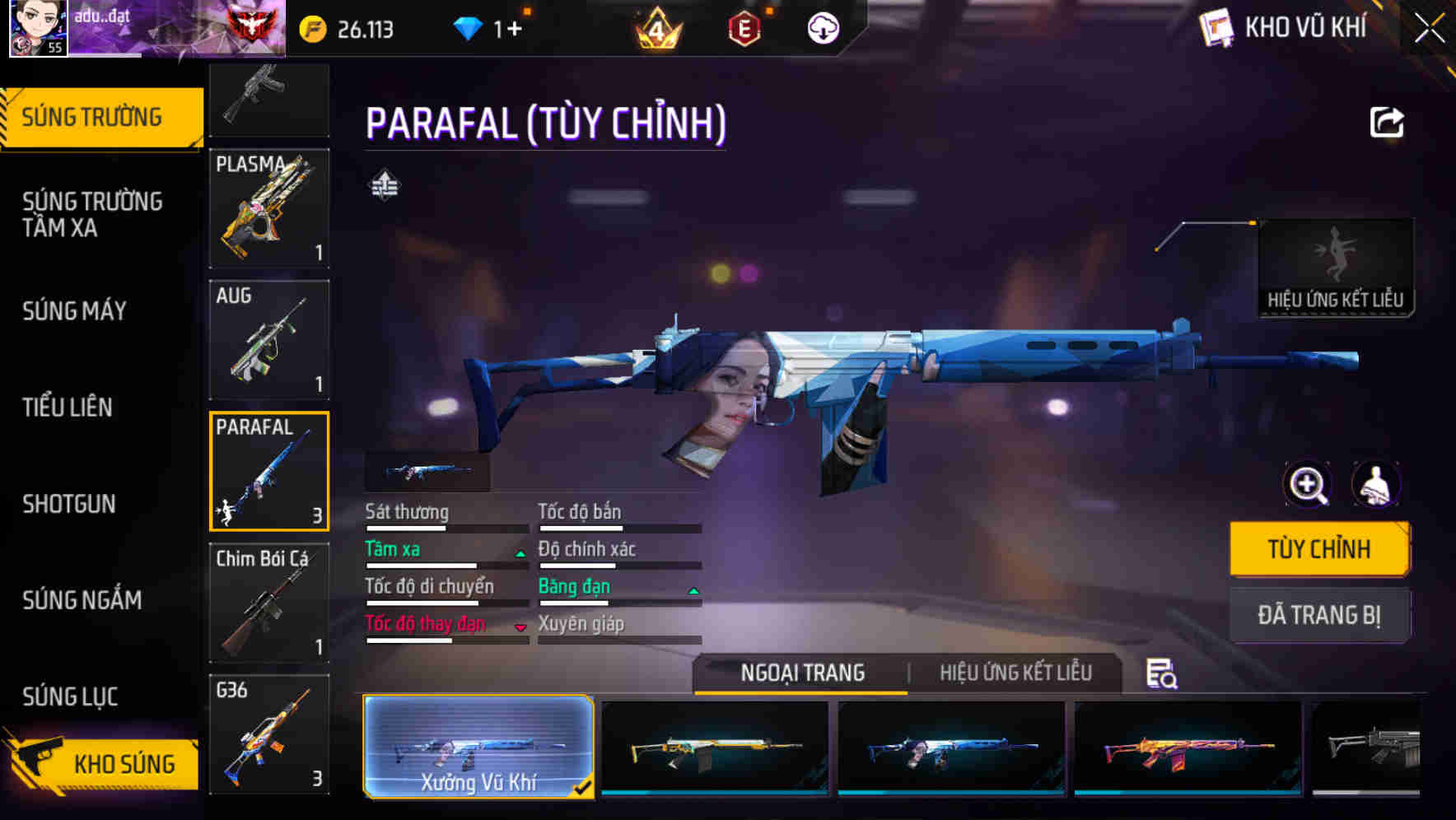Click the Đã Trang Bị button

point(1318,615)
